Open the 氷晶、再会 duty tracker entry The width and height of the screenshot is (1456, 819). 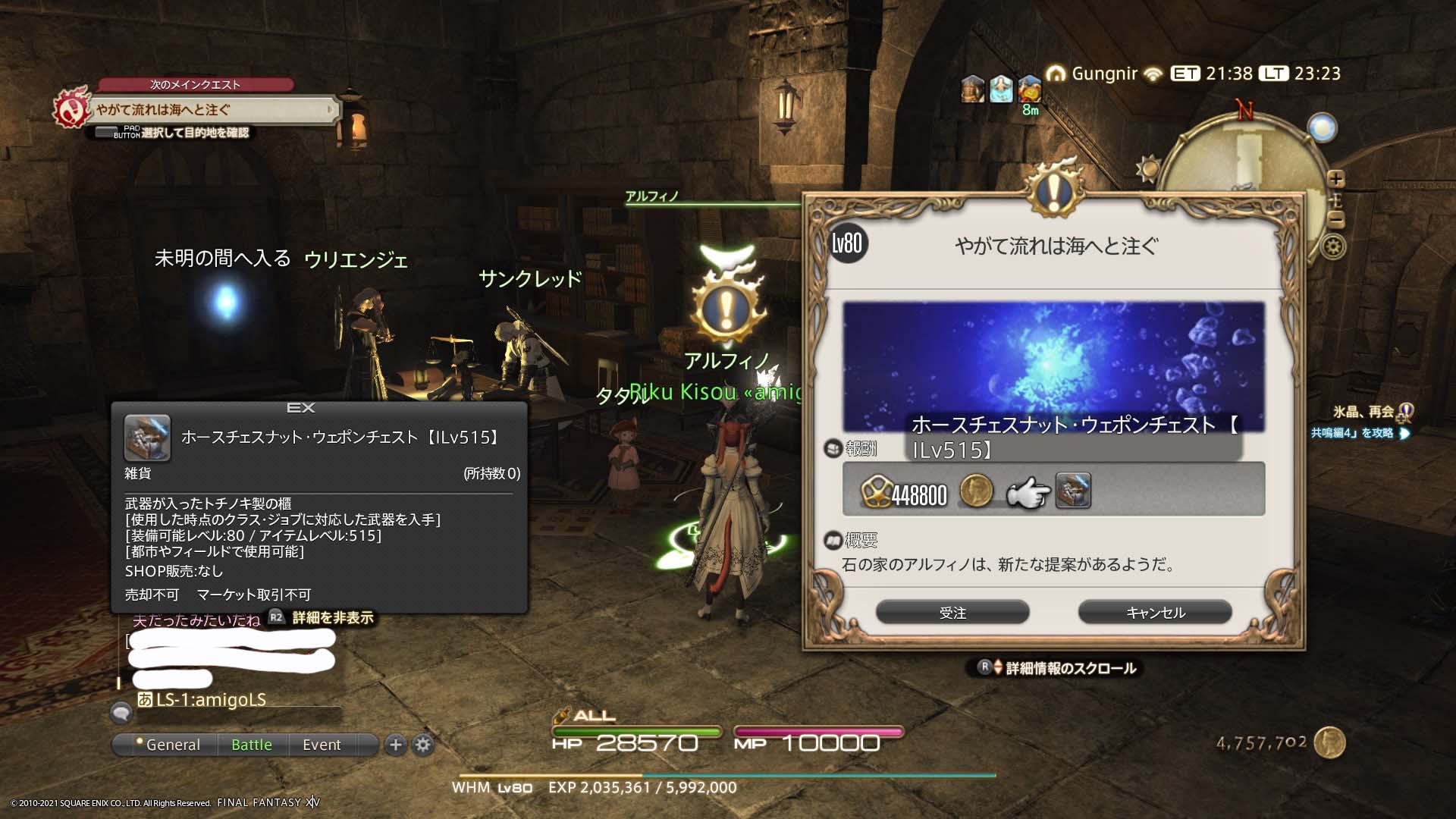1363,412
